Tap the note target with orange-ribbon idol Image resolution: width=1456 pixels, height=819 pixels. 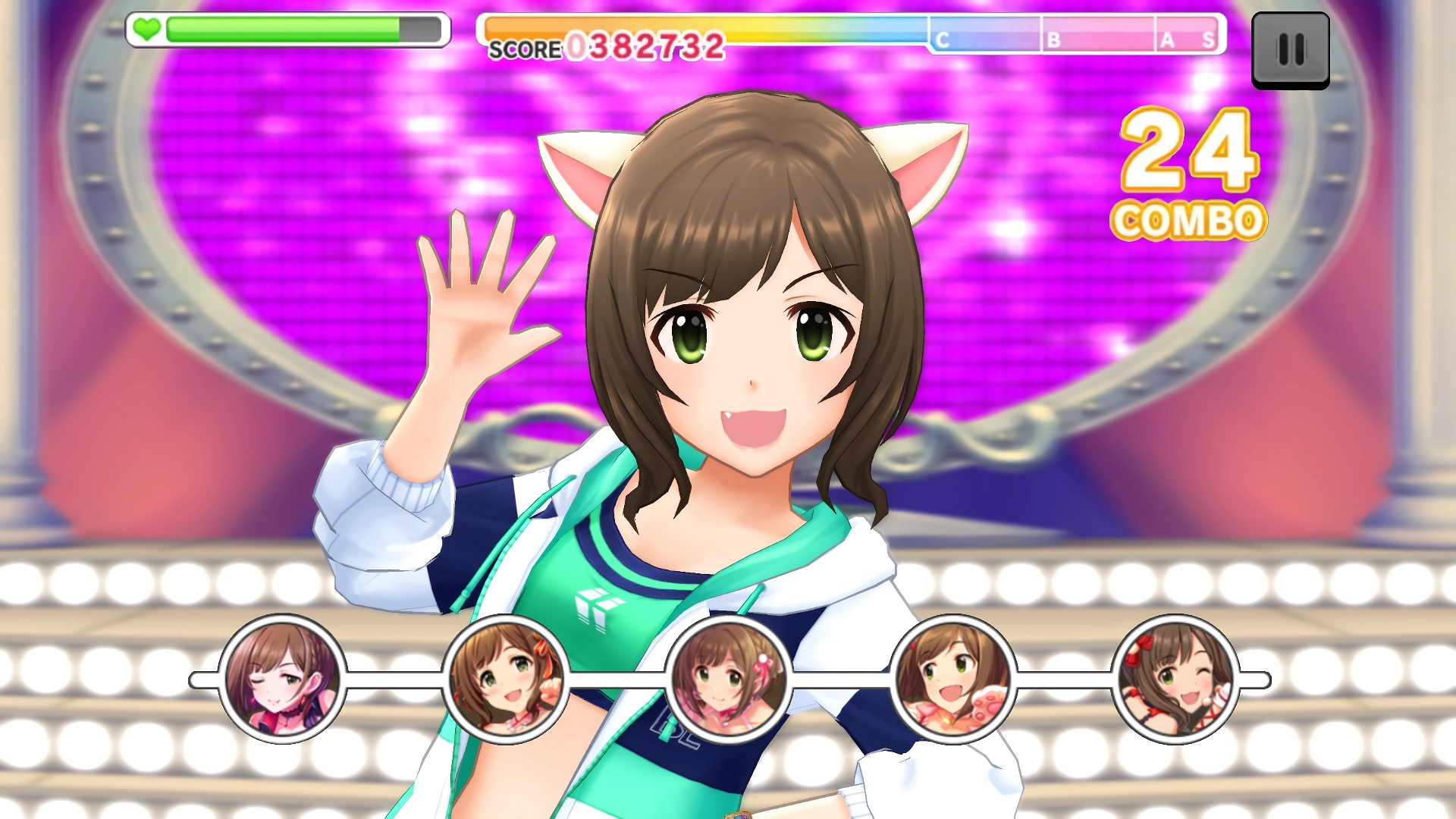tap(505, 679)
